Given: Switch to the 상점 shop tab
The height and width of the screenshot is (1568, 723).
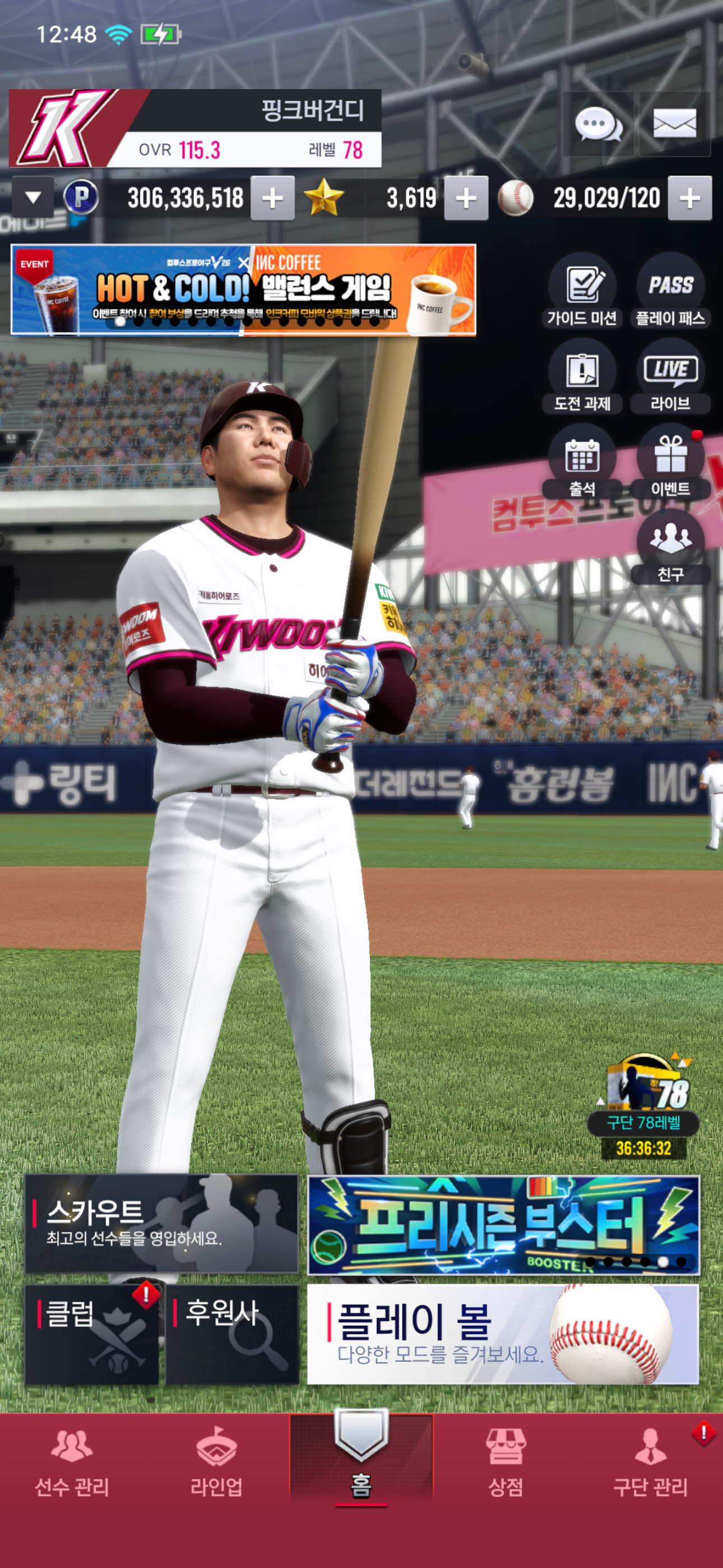Looking at the screenshot, I should 505,1463.
